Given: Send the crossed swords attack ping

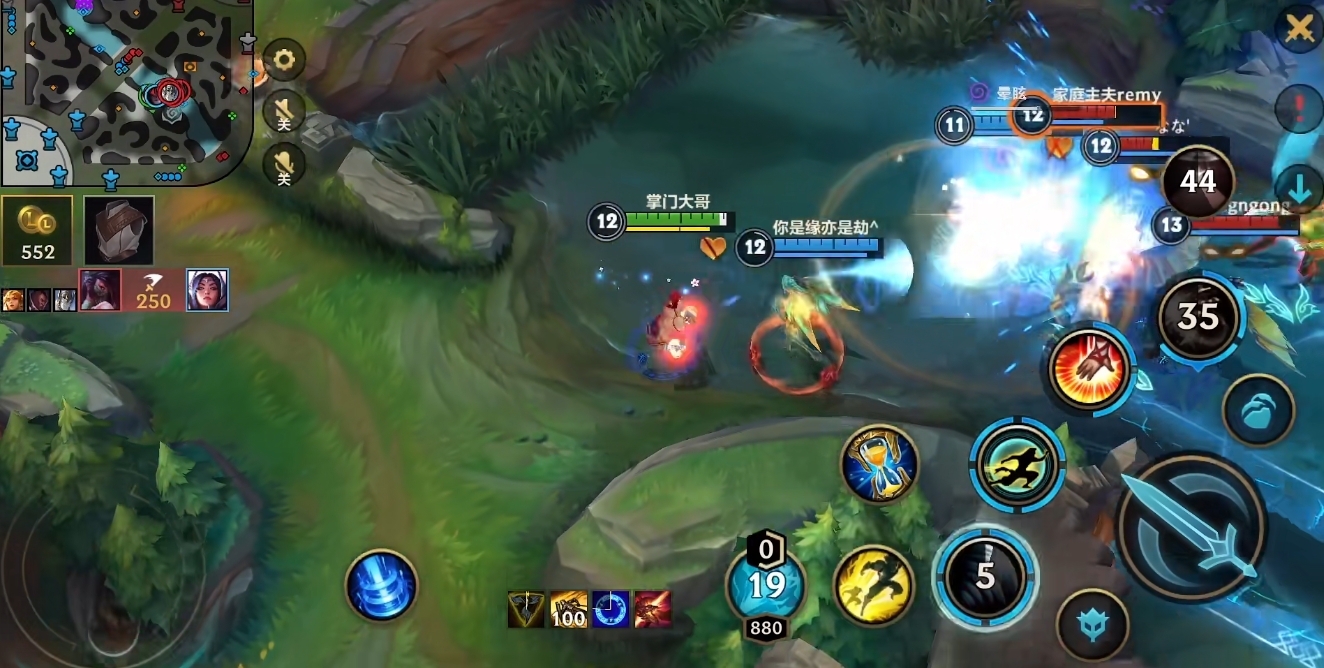Looking at the screenshot, I should [1299, 29].
